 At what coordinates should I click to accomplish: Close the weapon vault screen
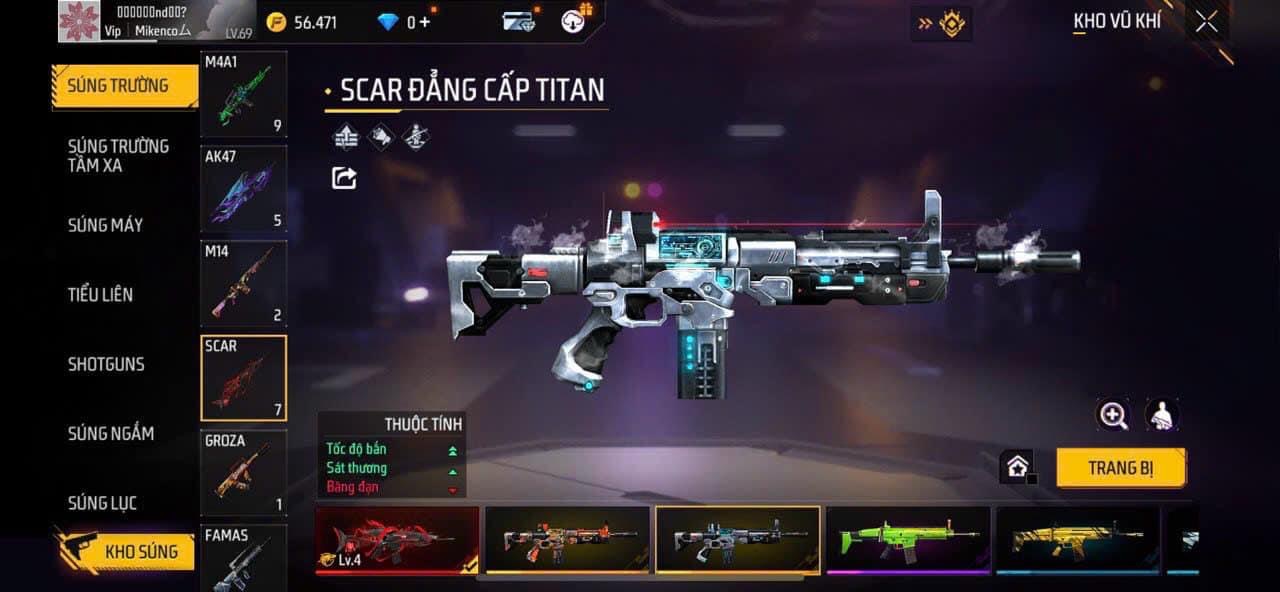pos(1206,22)
